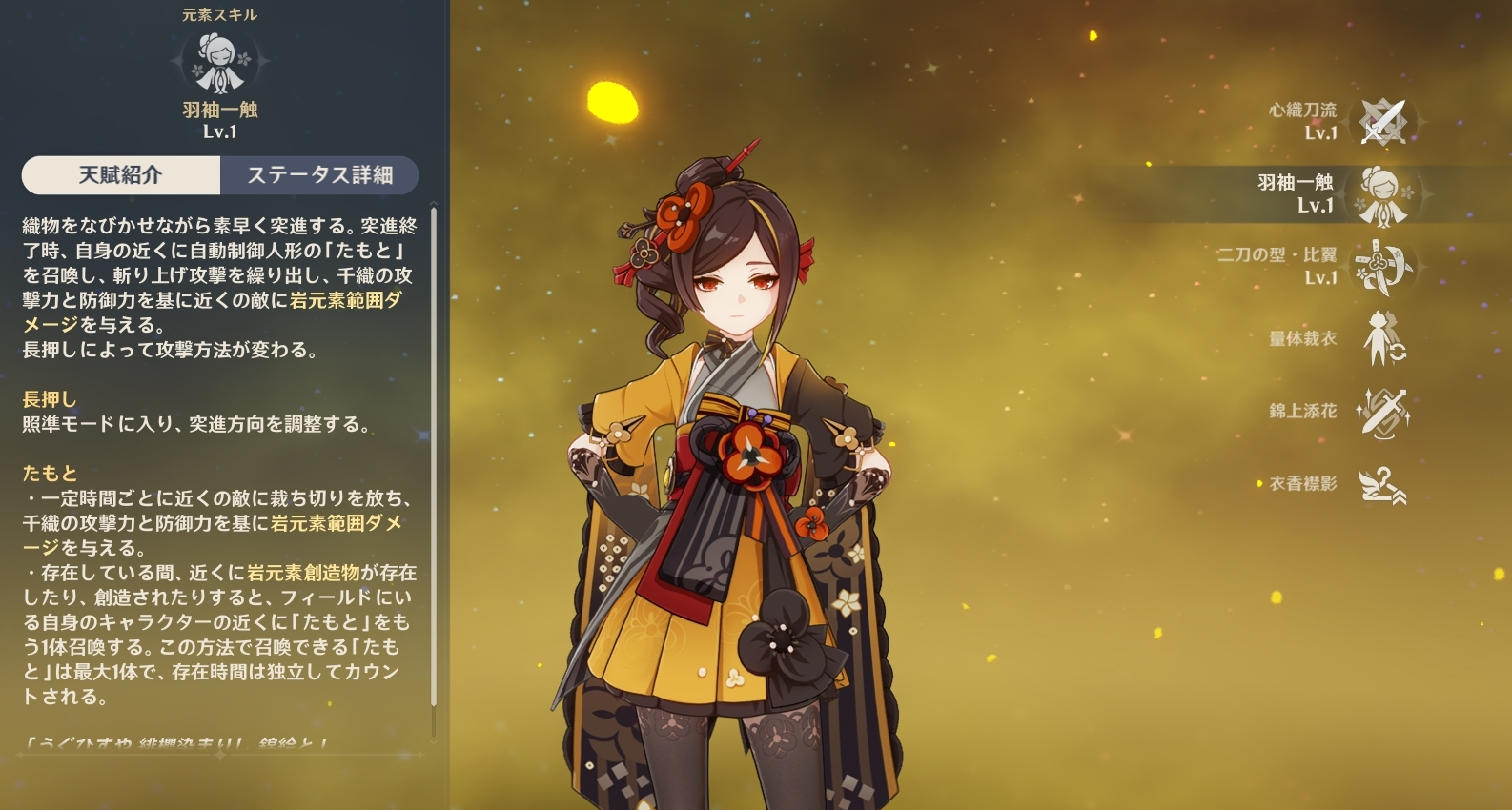
Task: Switch to the 天賦紹介 tab
Action: (x=121, y=175)
